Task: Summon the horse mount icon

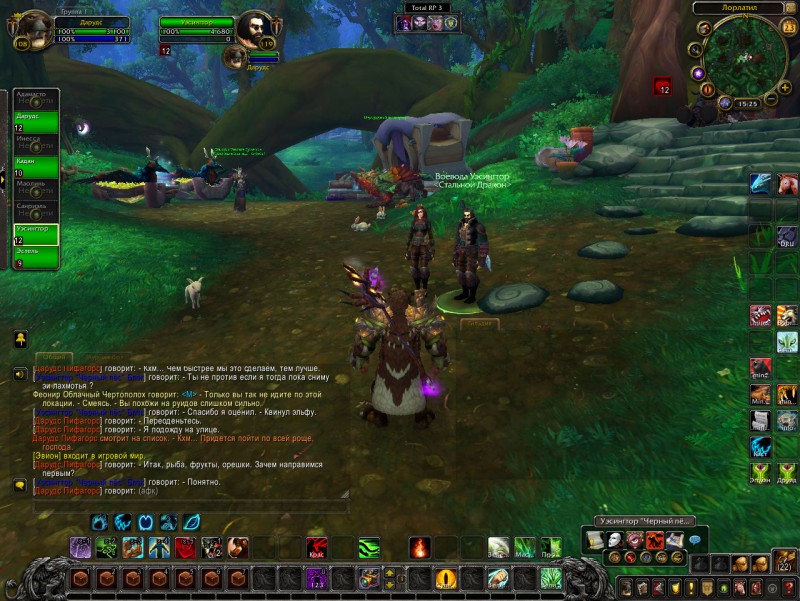Action: [x=788, y=183]
